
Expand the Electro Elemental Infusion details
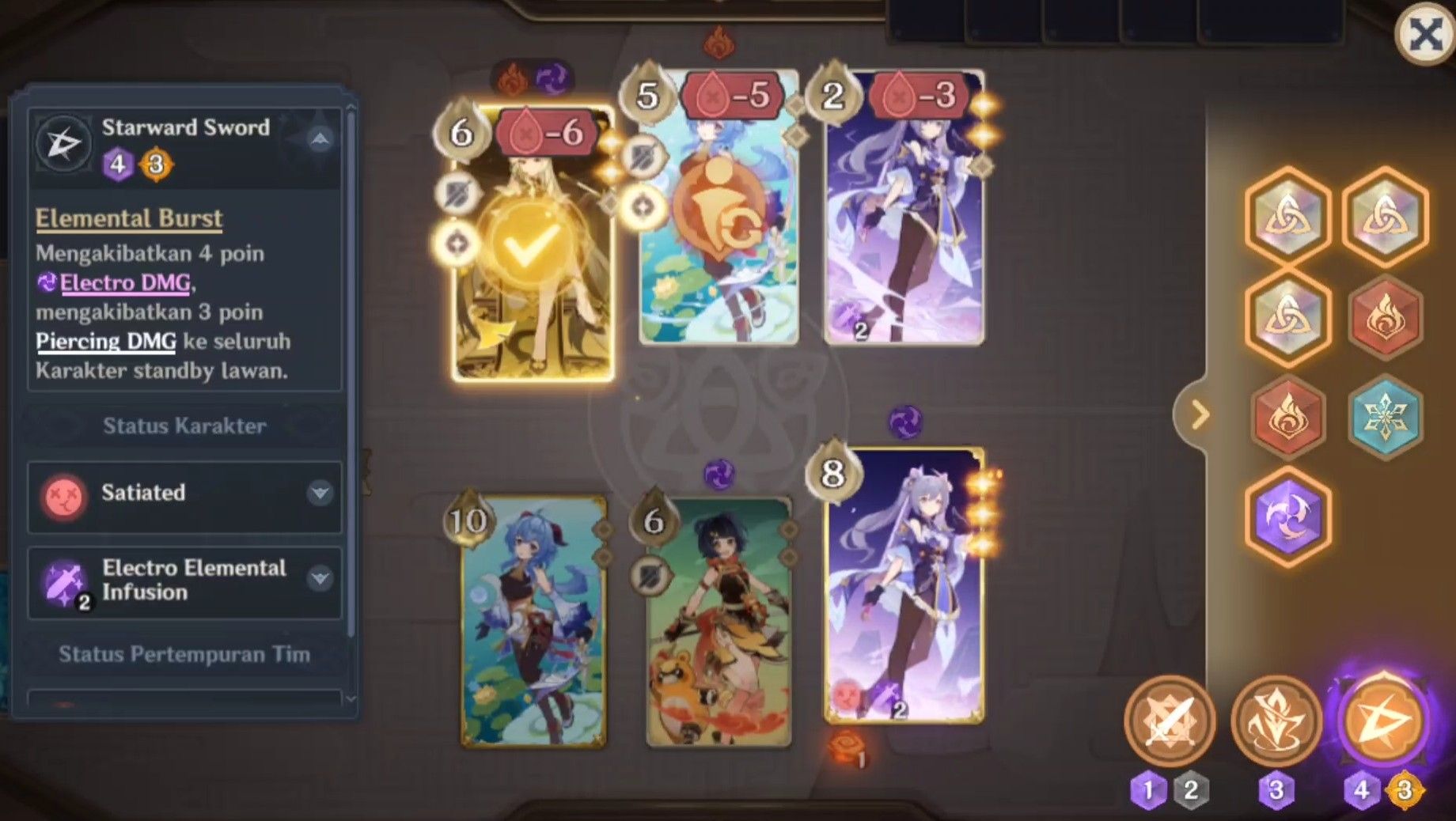click(320, 580)
